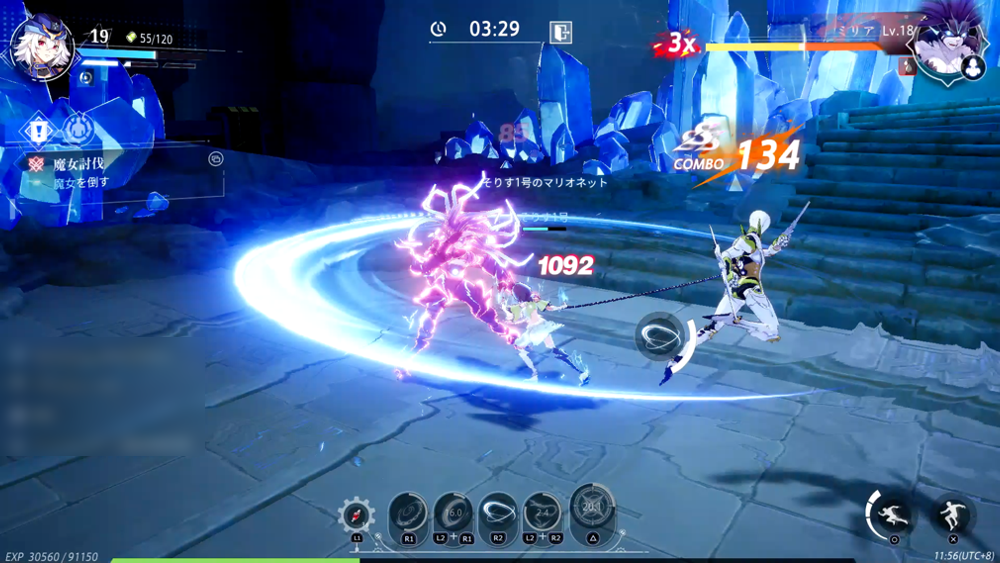Image resolution: width=1000 pixels, height=563 pixels.
Task: Select the human figure diamond icon
Action: [x=78, y=129]
